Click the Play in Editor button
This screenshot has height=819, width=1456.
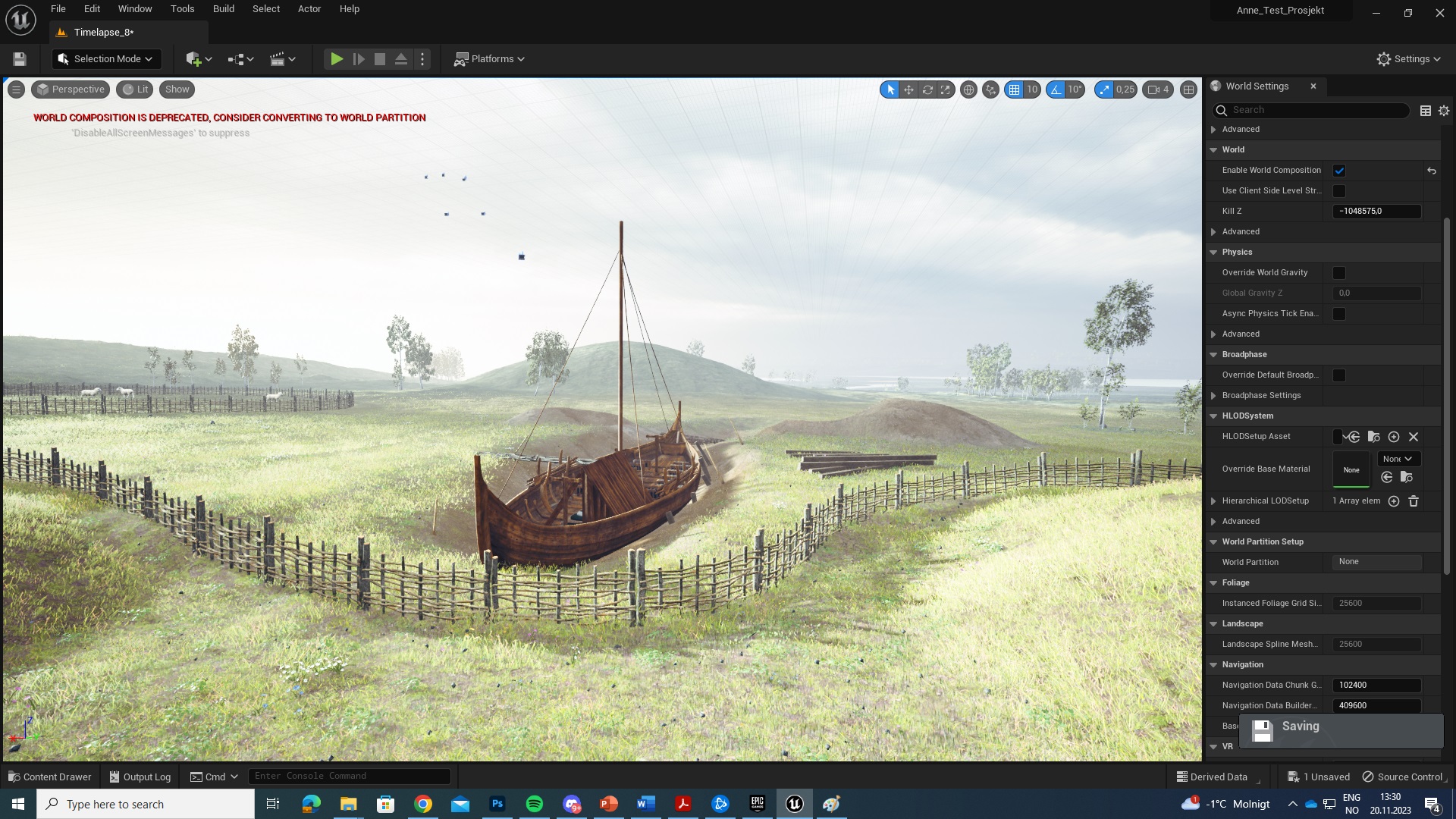[336, 58]
